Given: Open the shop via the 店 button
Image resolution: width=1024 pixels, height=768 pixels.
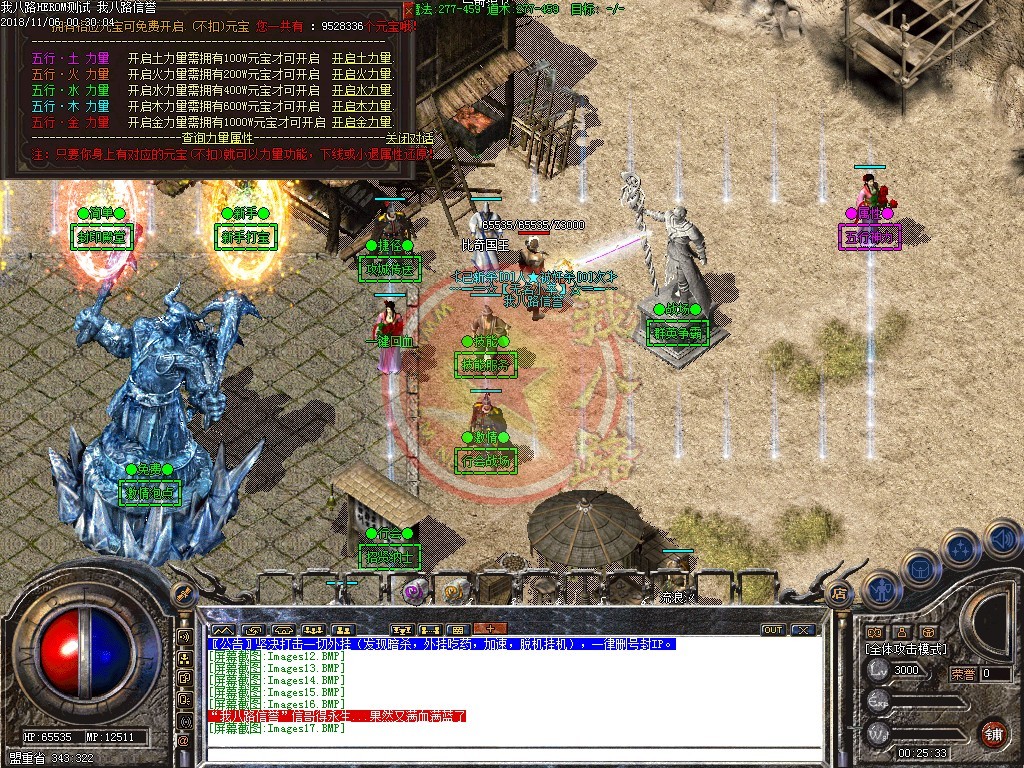Looking at the screenshot, I should (x=839, y=592).
